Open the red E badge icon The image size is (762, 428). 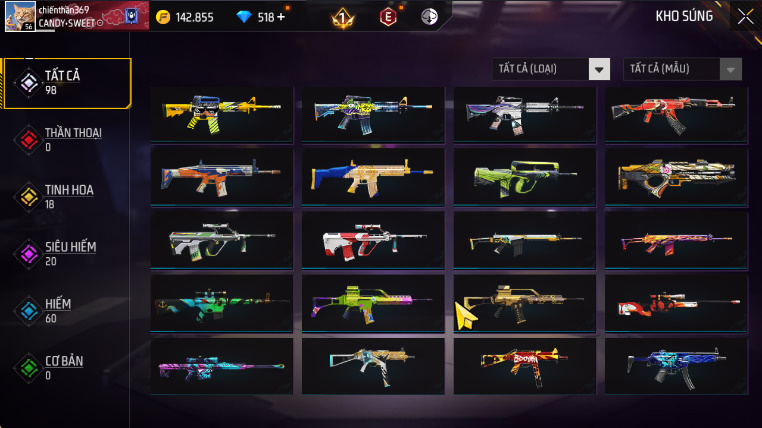[388, 17]
